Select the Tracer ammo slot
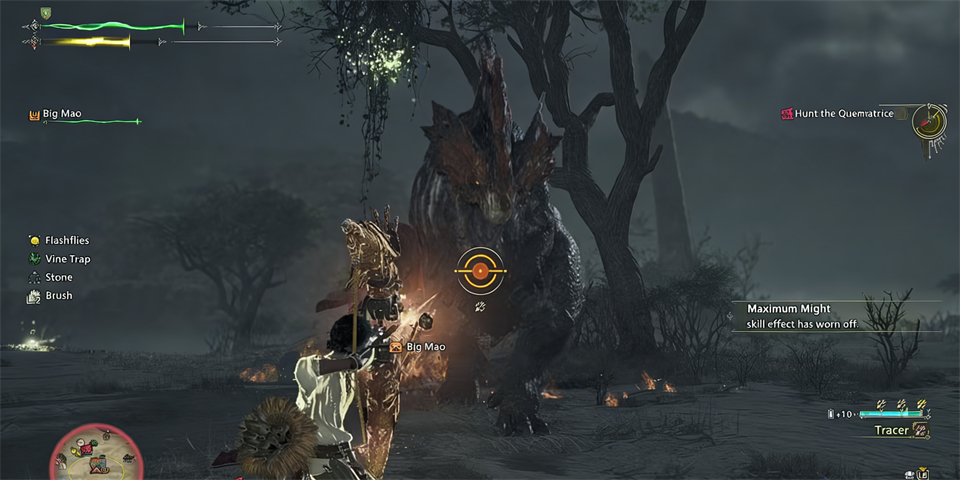 pyautogui.click(x=891, y=430)
